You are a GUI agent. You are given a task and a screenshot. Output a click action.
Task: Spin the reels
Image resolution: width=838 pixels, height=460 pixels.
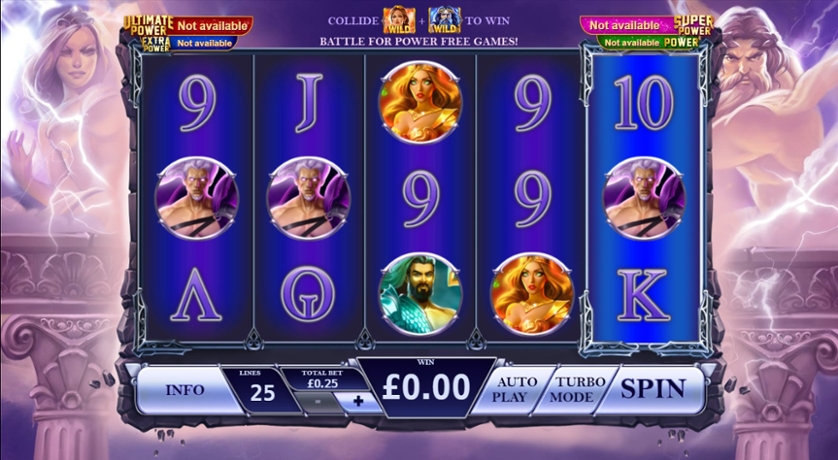coord(654,388)
